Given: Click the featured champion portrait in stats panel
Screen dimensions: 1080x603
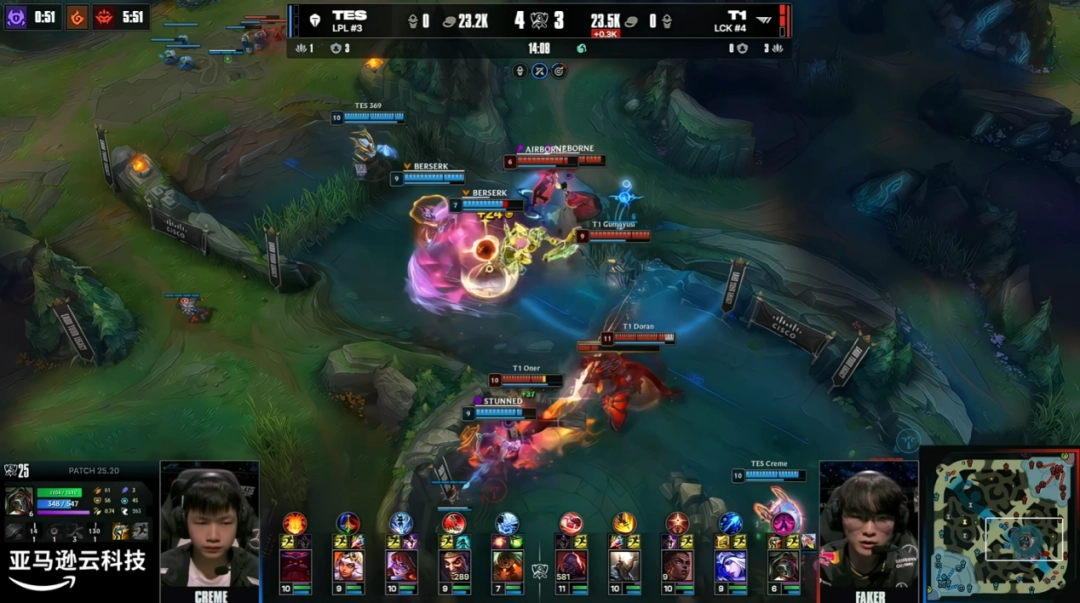Looking at the screenshot, I should [19, 501].
